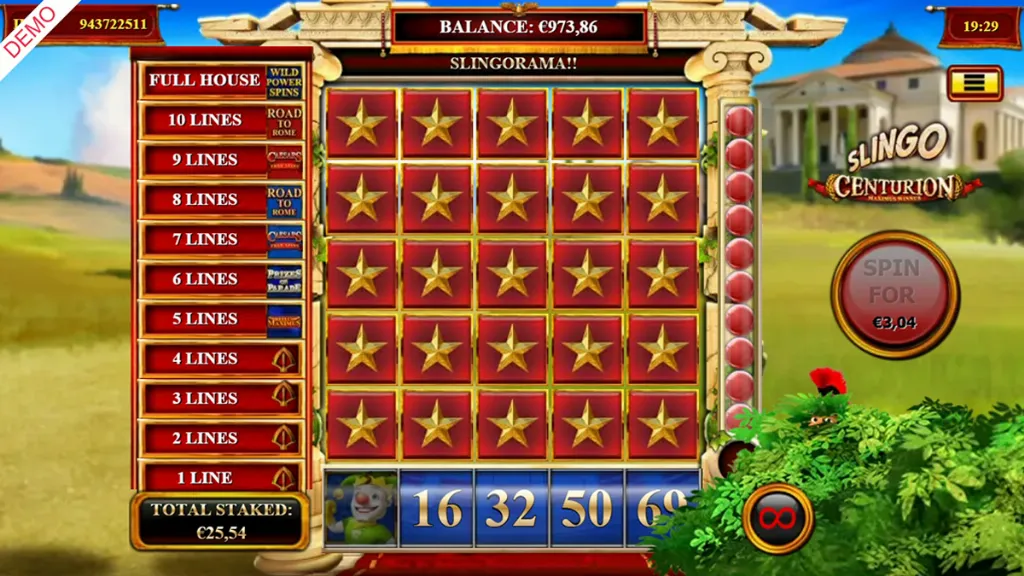
Task: Click the joker tile on the reel
Action: (x=361, y=509)
